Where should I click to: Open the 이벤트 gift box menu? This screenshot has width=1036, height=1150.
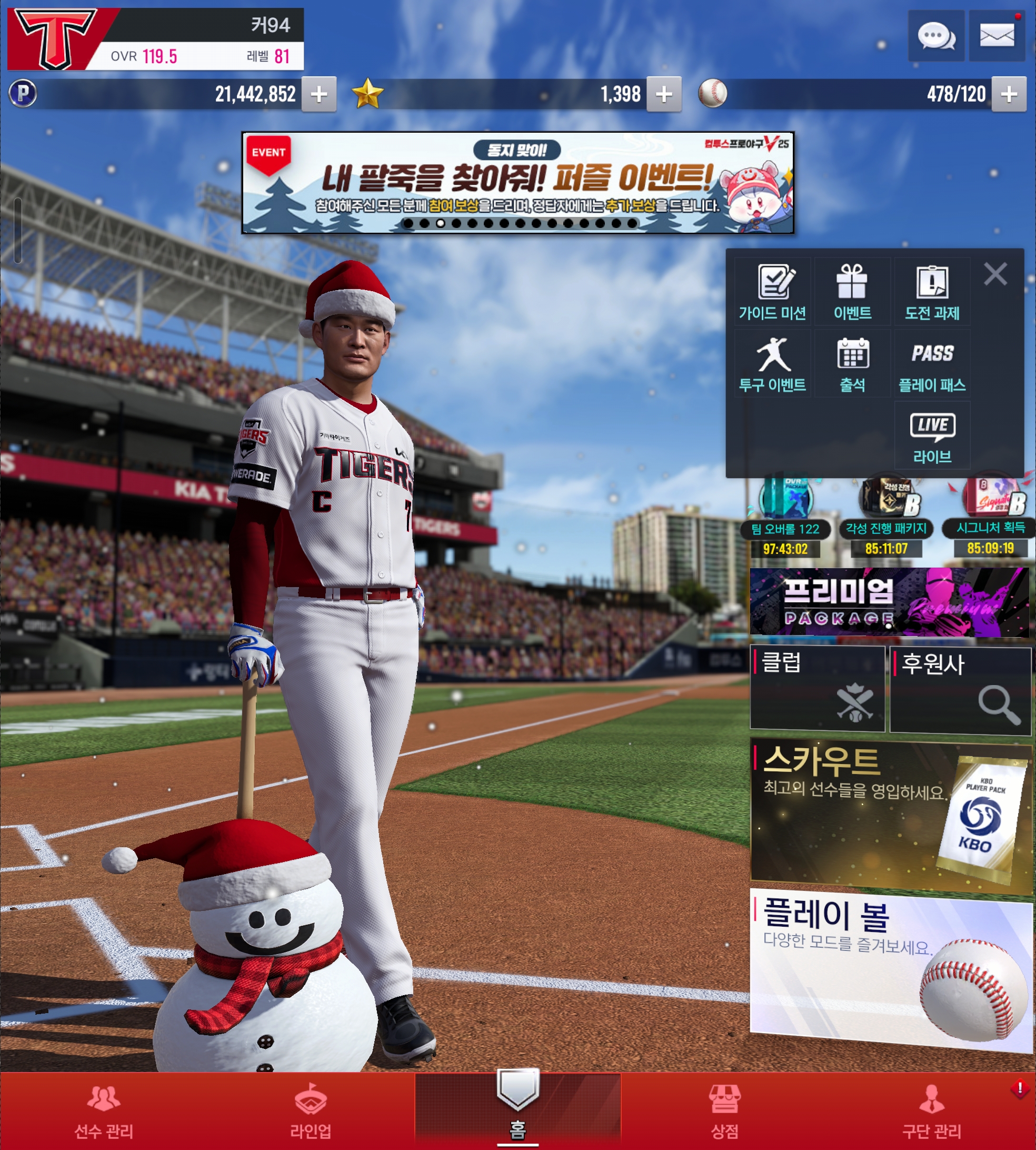pos(852,292)
